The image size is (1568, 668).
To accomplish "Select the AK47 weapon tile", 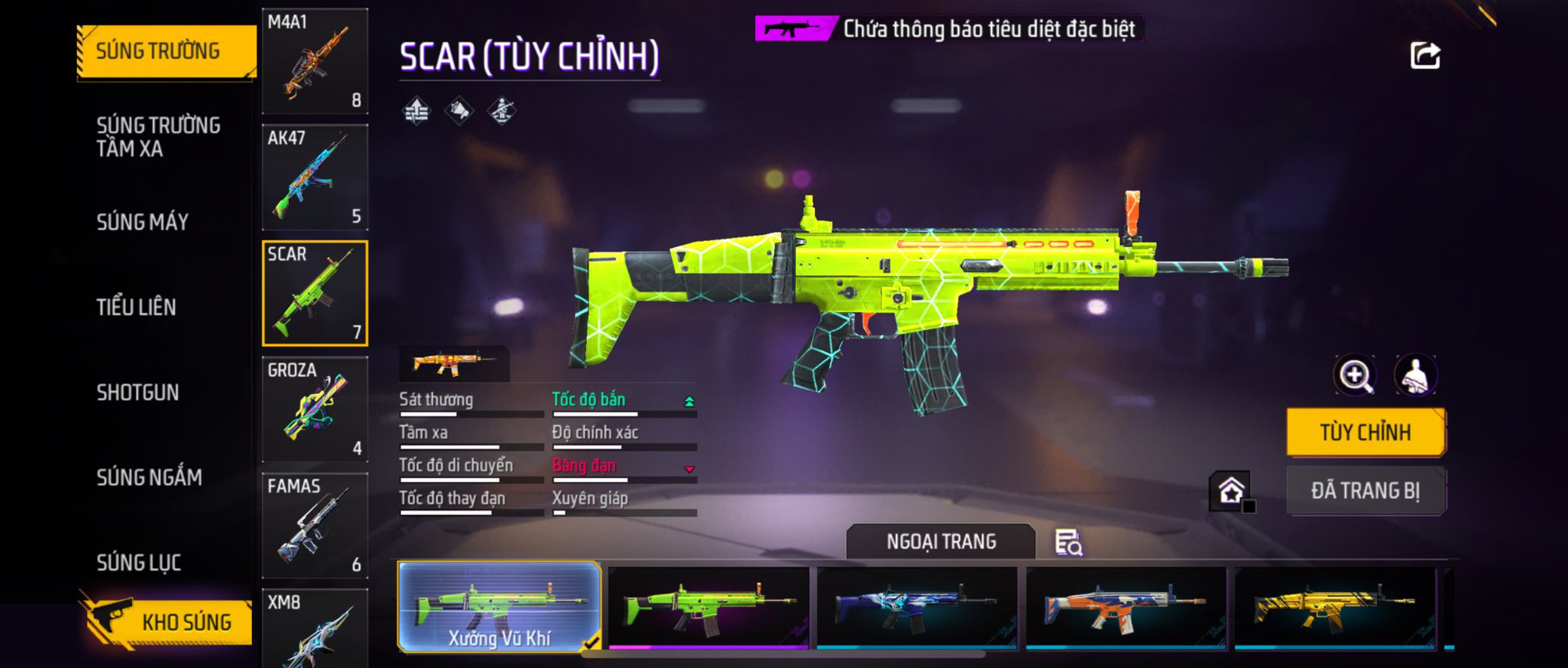I will tap(315, 177).
